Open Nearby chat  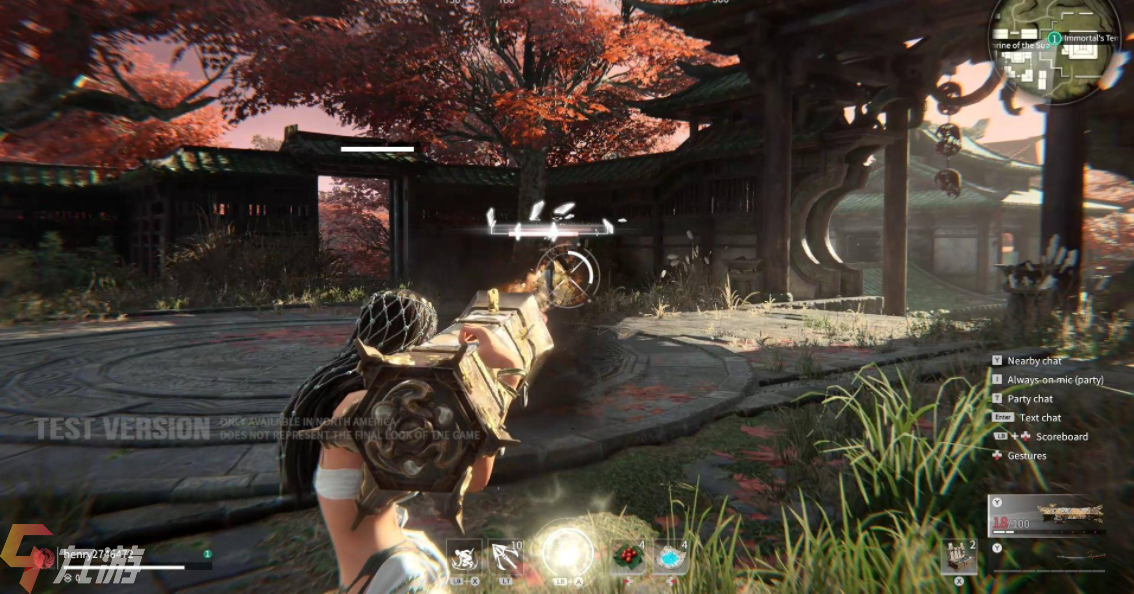pos(1034,360)
